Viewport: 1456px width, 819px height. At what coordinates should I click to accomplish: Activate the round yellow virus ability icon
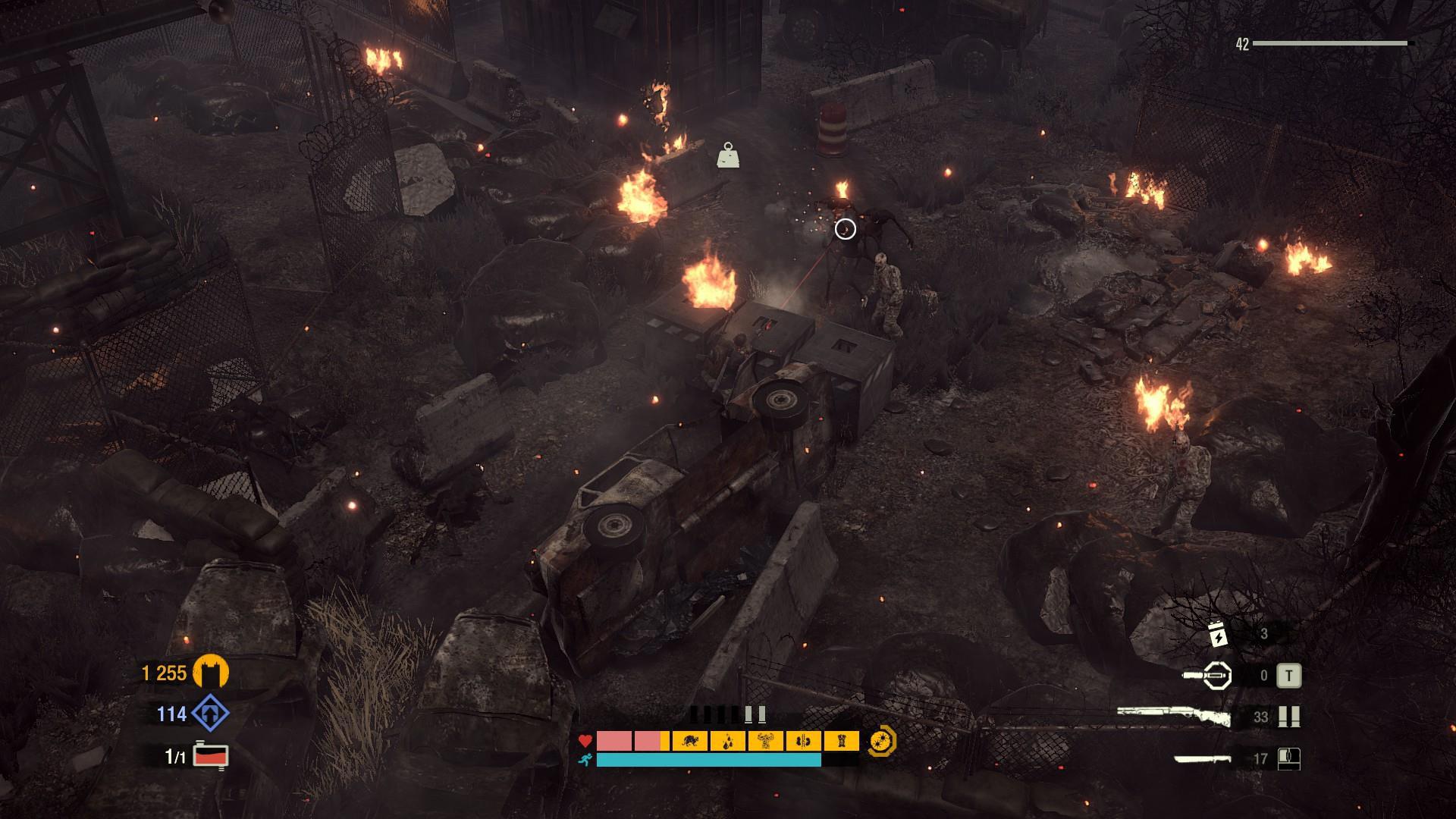883,741
